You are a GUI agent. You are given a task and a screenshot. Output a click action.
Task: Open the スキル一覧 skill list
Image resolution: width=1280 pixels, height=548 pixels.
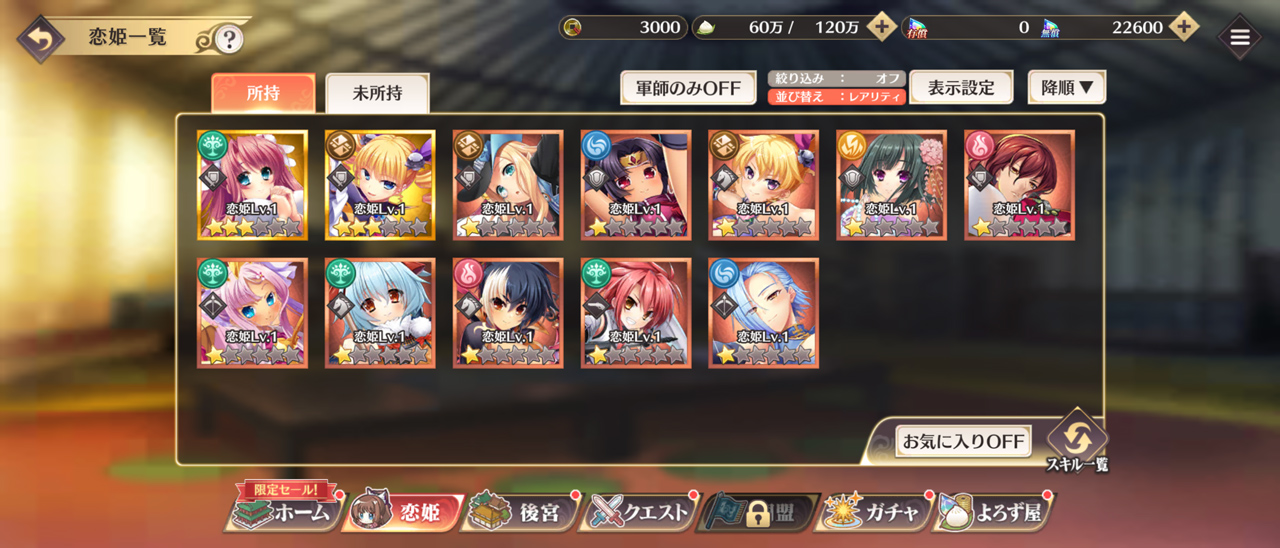(1077, 438)
